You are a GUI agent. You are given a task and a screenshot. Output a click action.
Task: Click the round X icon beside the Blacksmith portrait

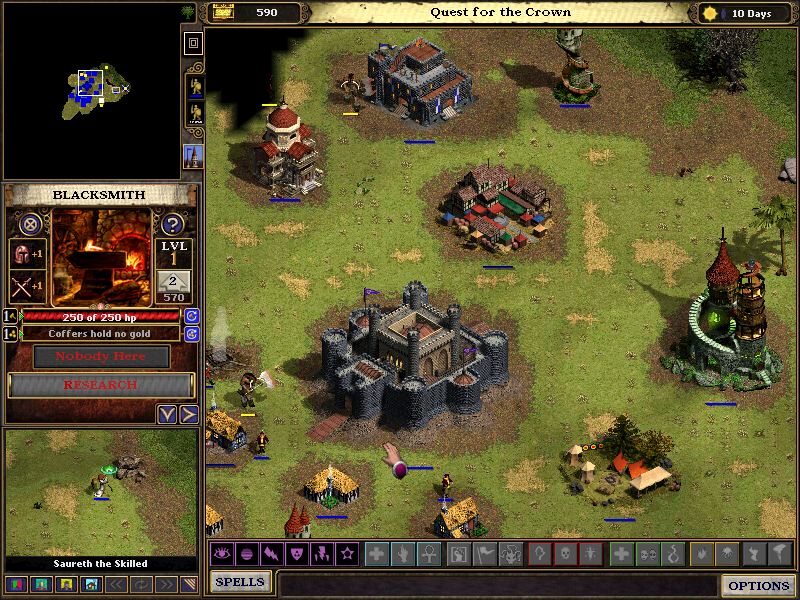pos(31,224)
